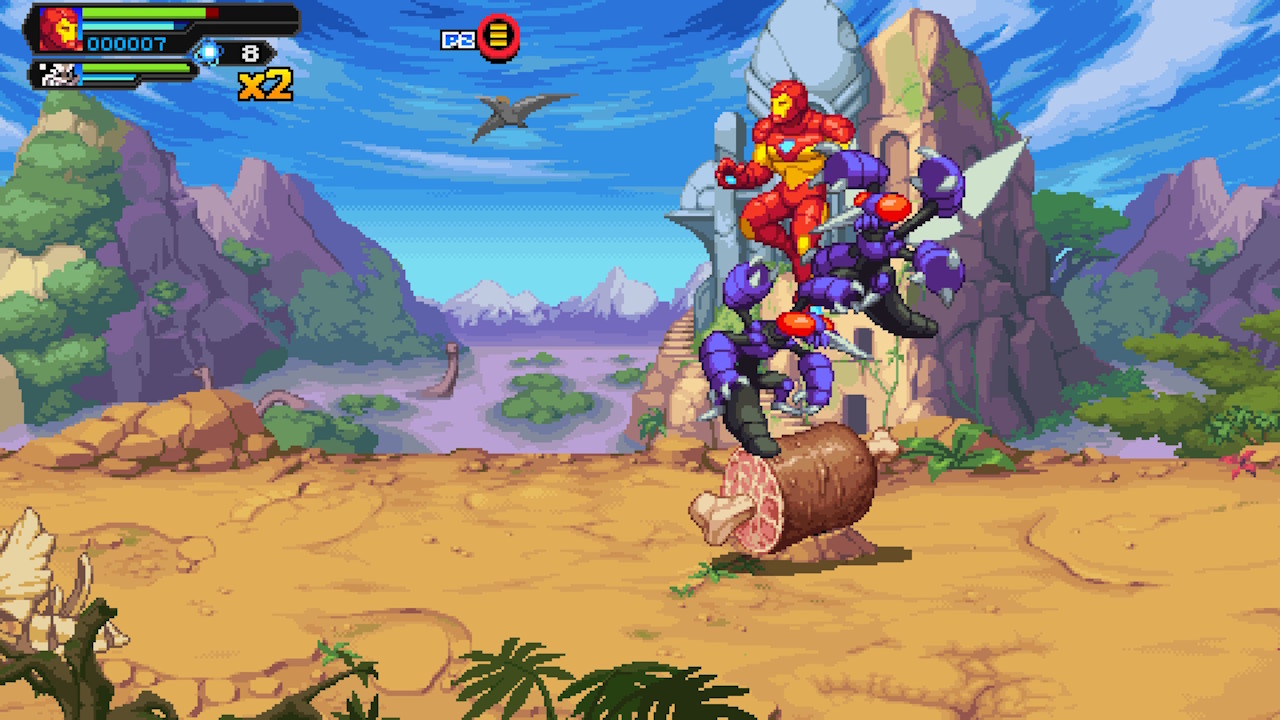1280x720 pixels.
Task: Select the Iron Man character portrait
Action: 61,29
